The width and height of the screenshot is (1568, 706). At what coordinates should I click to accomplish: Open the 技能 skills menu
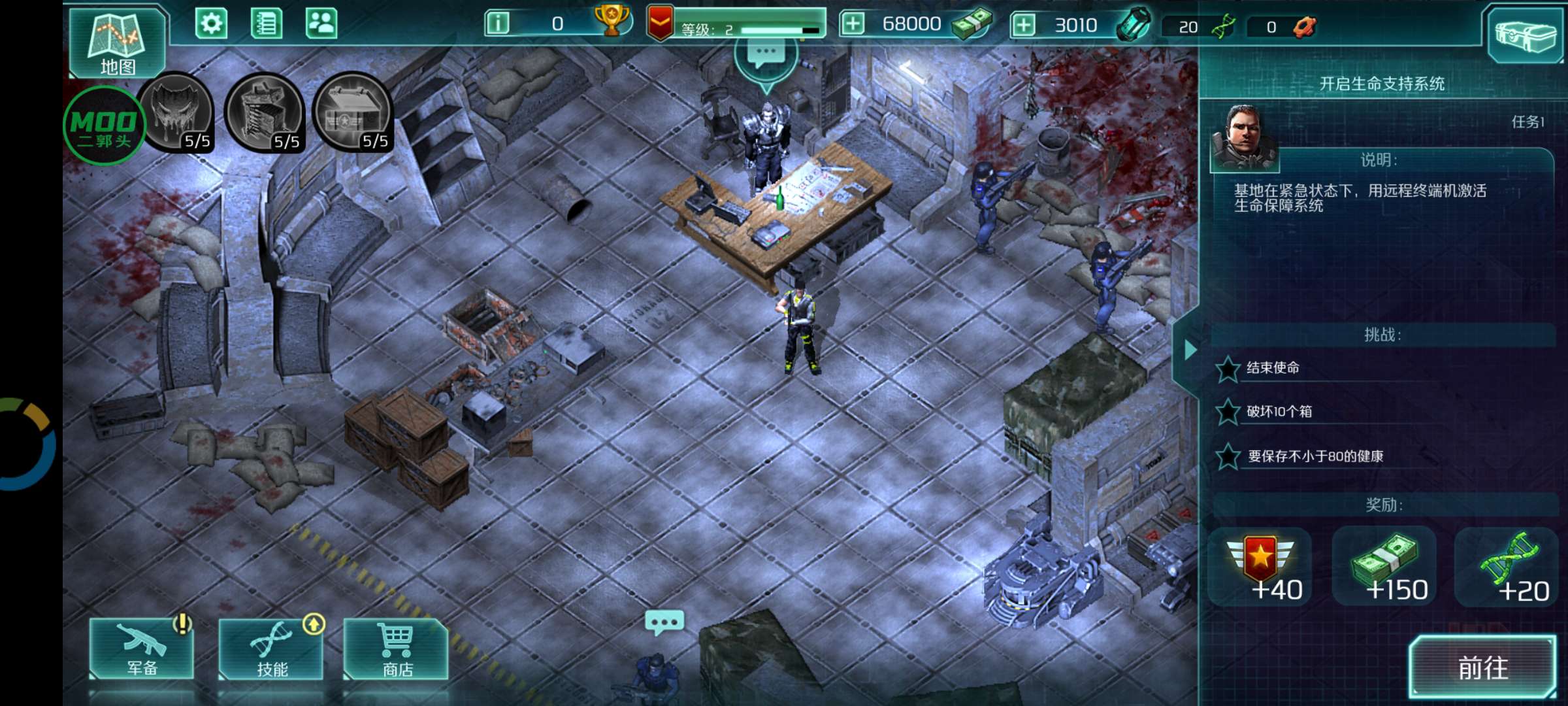[271, 648]
